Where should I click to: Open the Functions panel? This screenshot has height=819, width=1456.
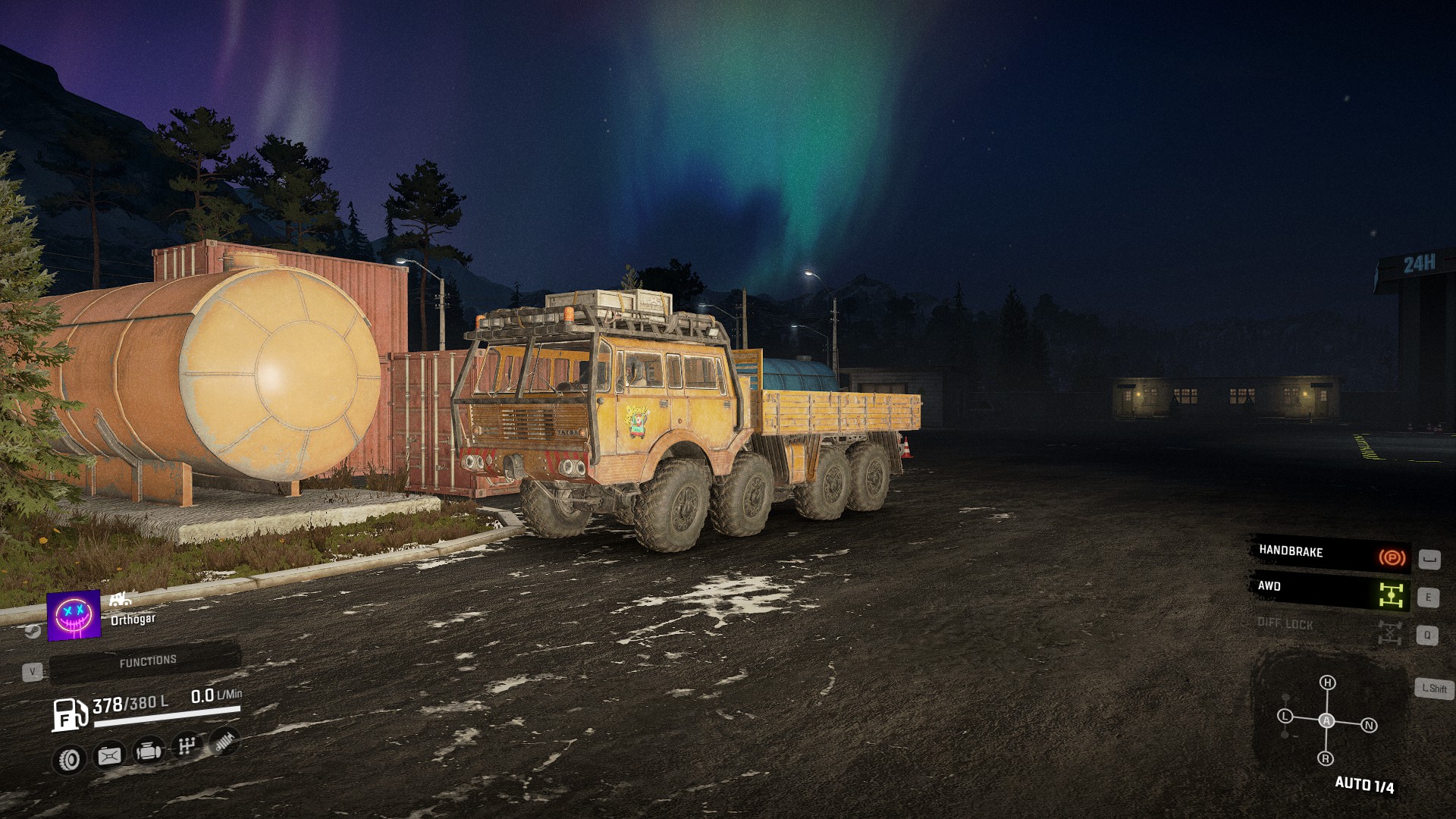click(x=146, y=661)
